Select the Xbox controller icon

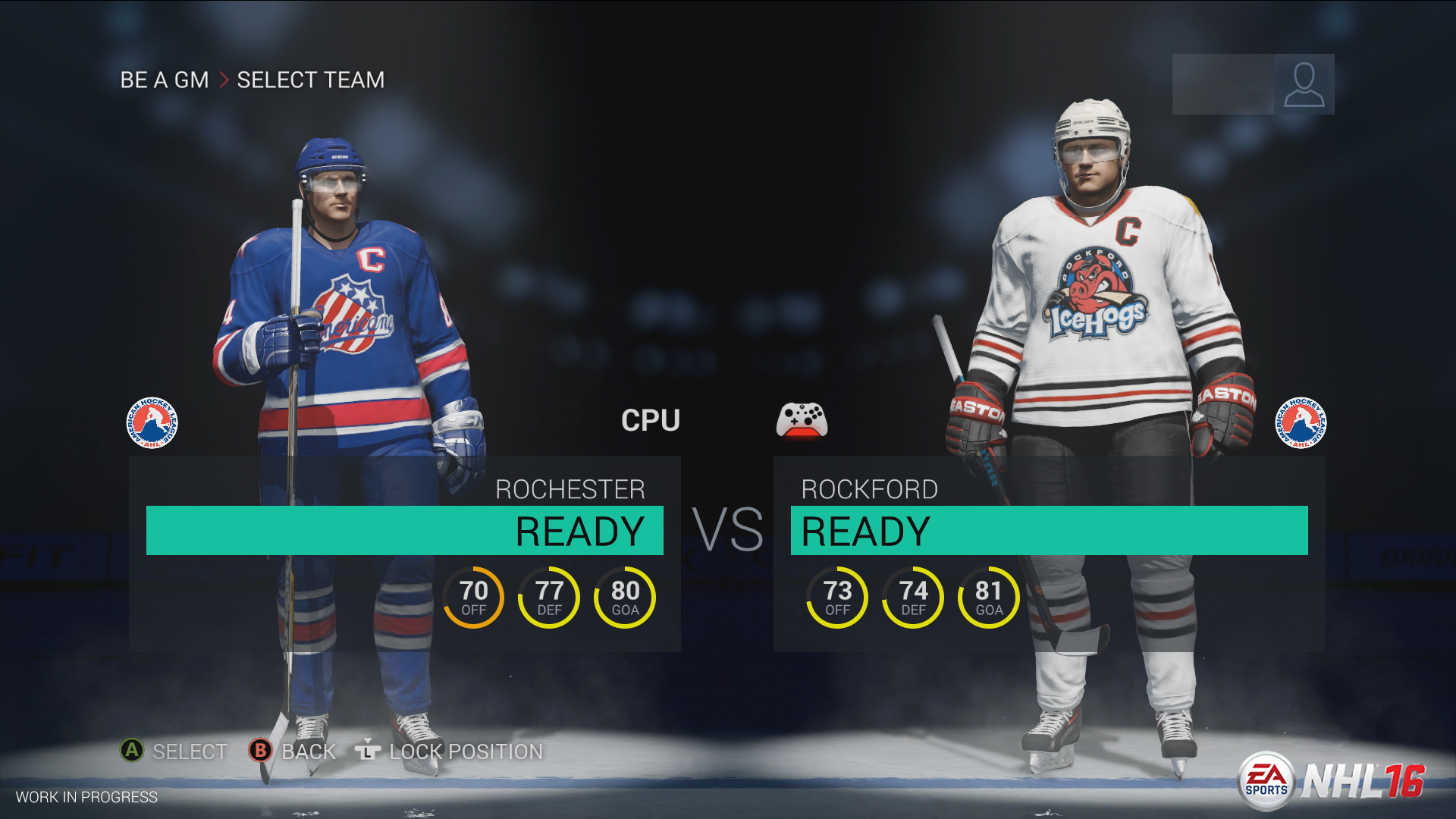[x=802, y=421]
